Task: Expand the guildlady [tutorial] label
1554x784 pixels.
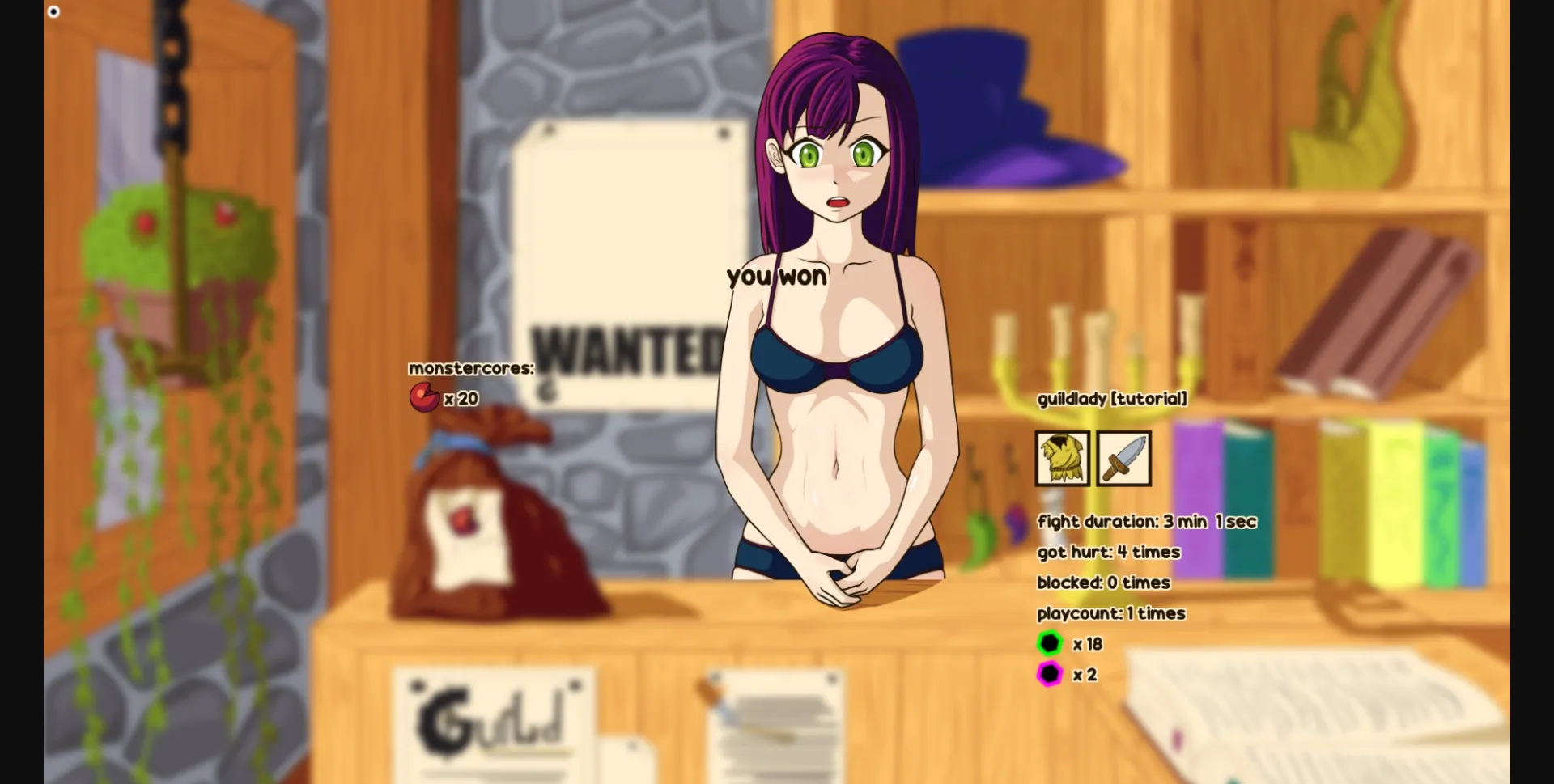Action: 1110,399
